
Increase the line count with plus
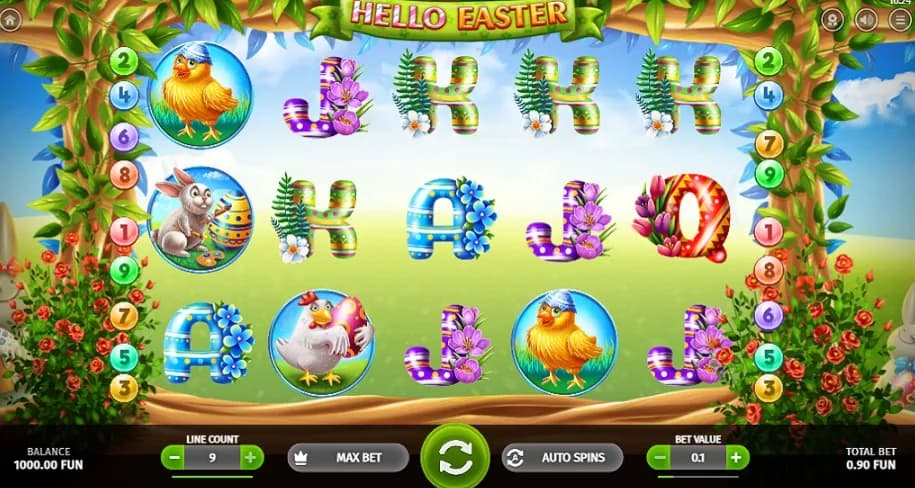[250, 458]
